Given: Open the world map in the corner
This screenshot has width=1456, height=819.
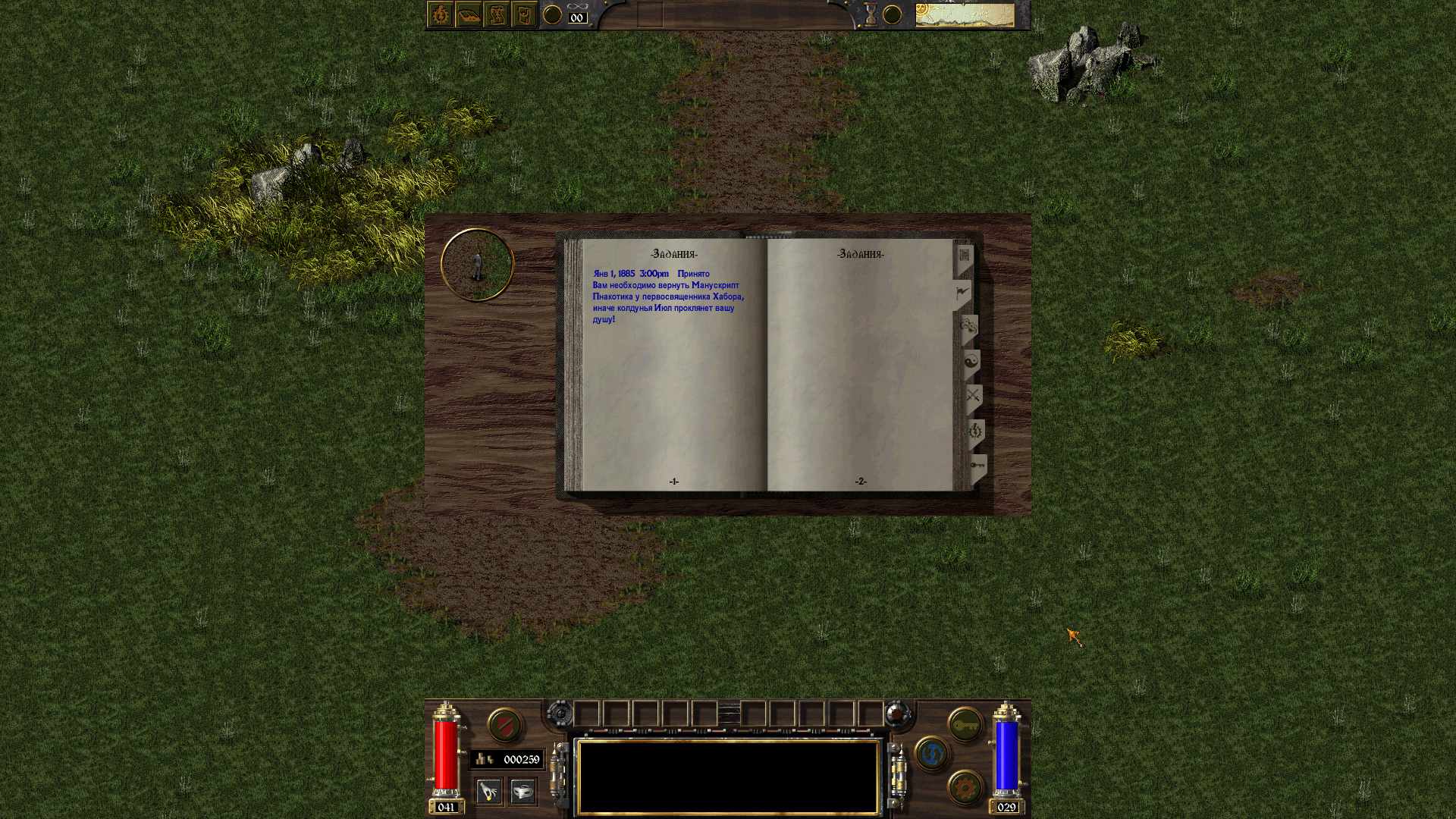Looking at the screenshot, I should click(967, 13).
